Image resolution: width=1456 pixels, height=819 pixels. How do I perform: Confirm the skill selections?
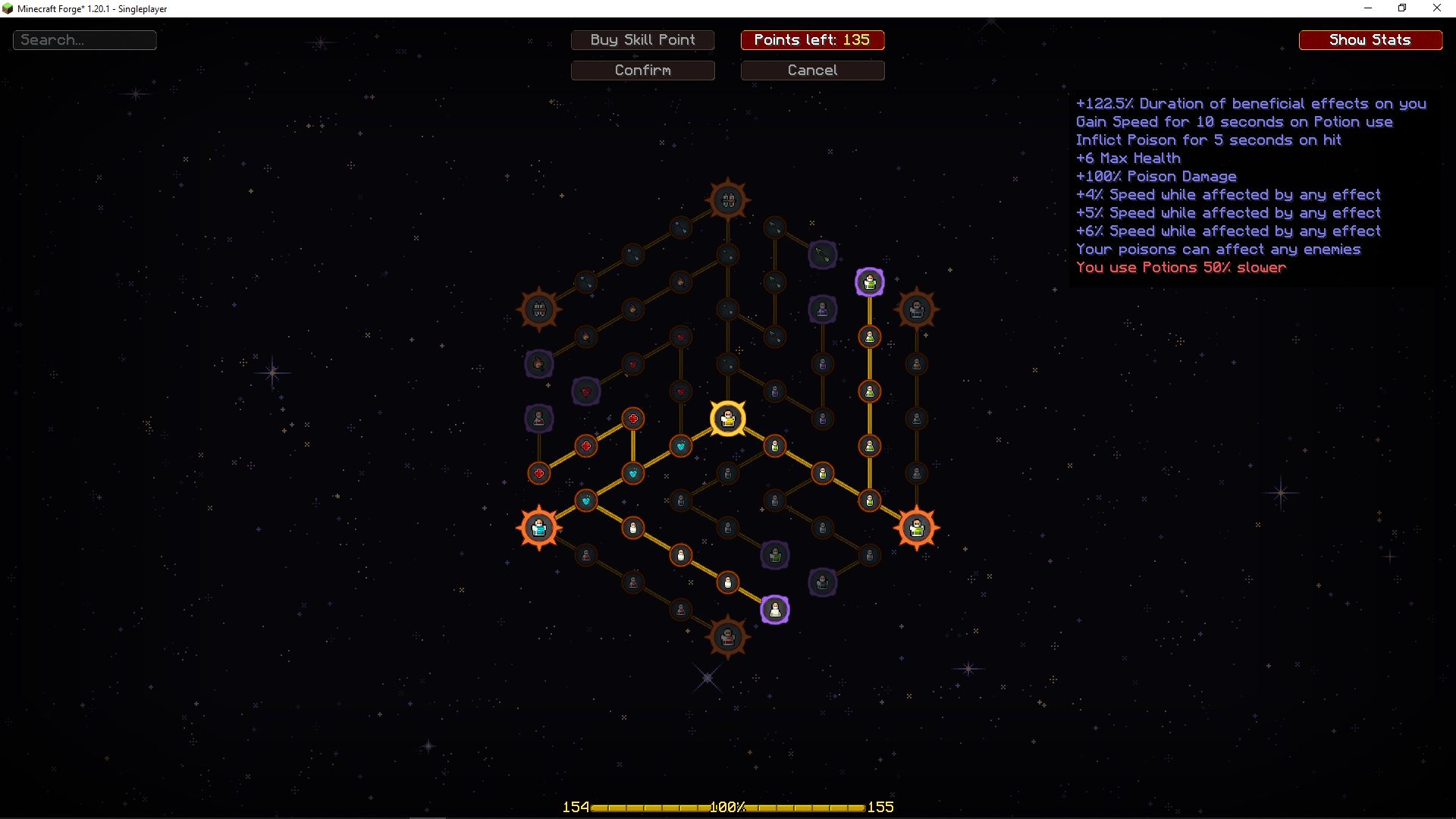click(x=642, y=71)
